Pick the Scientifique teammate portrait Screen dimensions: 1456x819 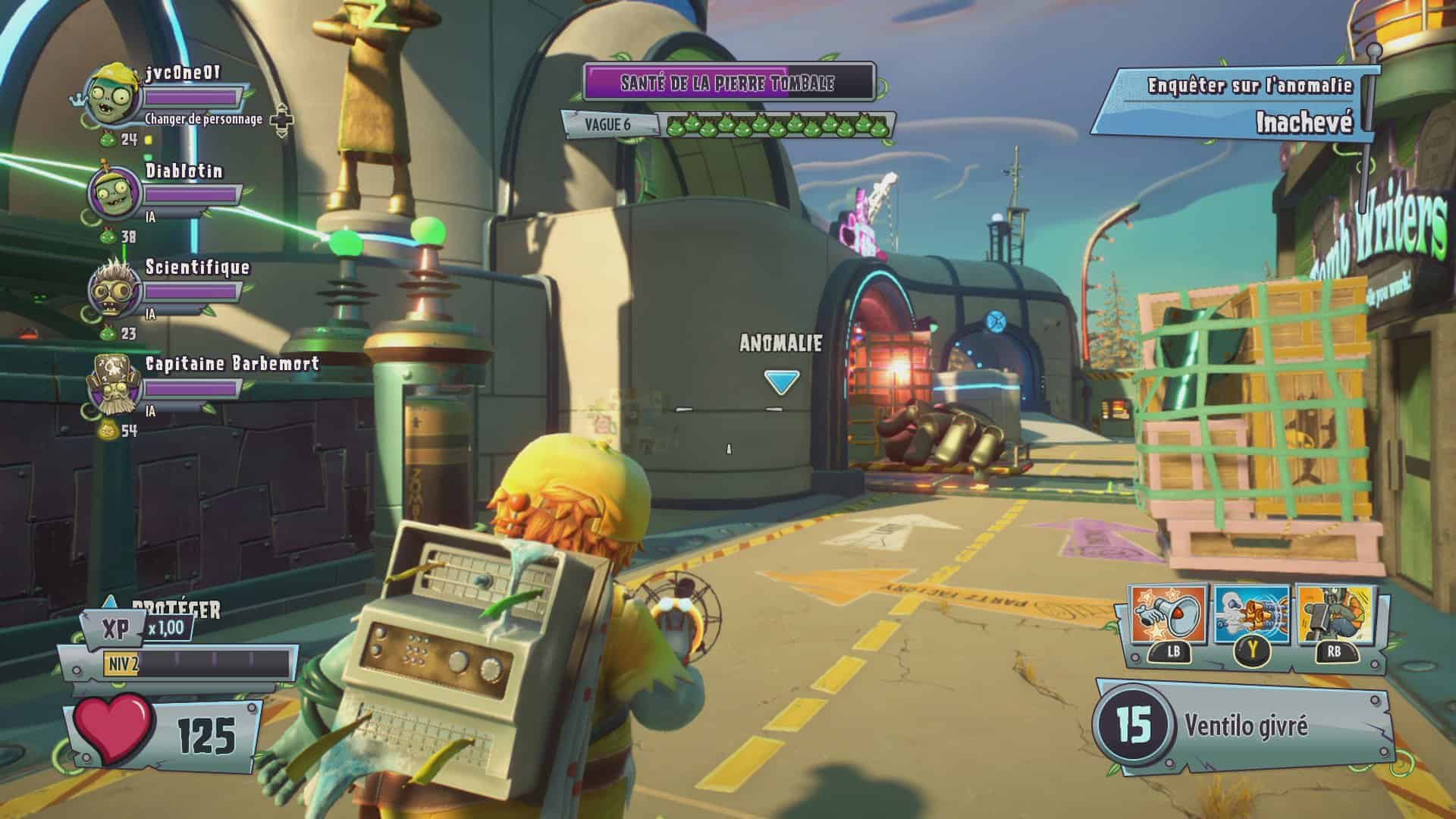click(x=115, y=290)
